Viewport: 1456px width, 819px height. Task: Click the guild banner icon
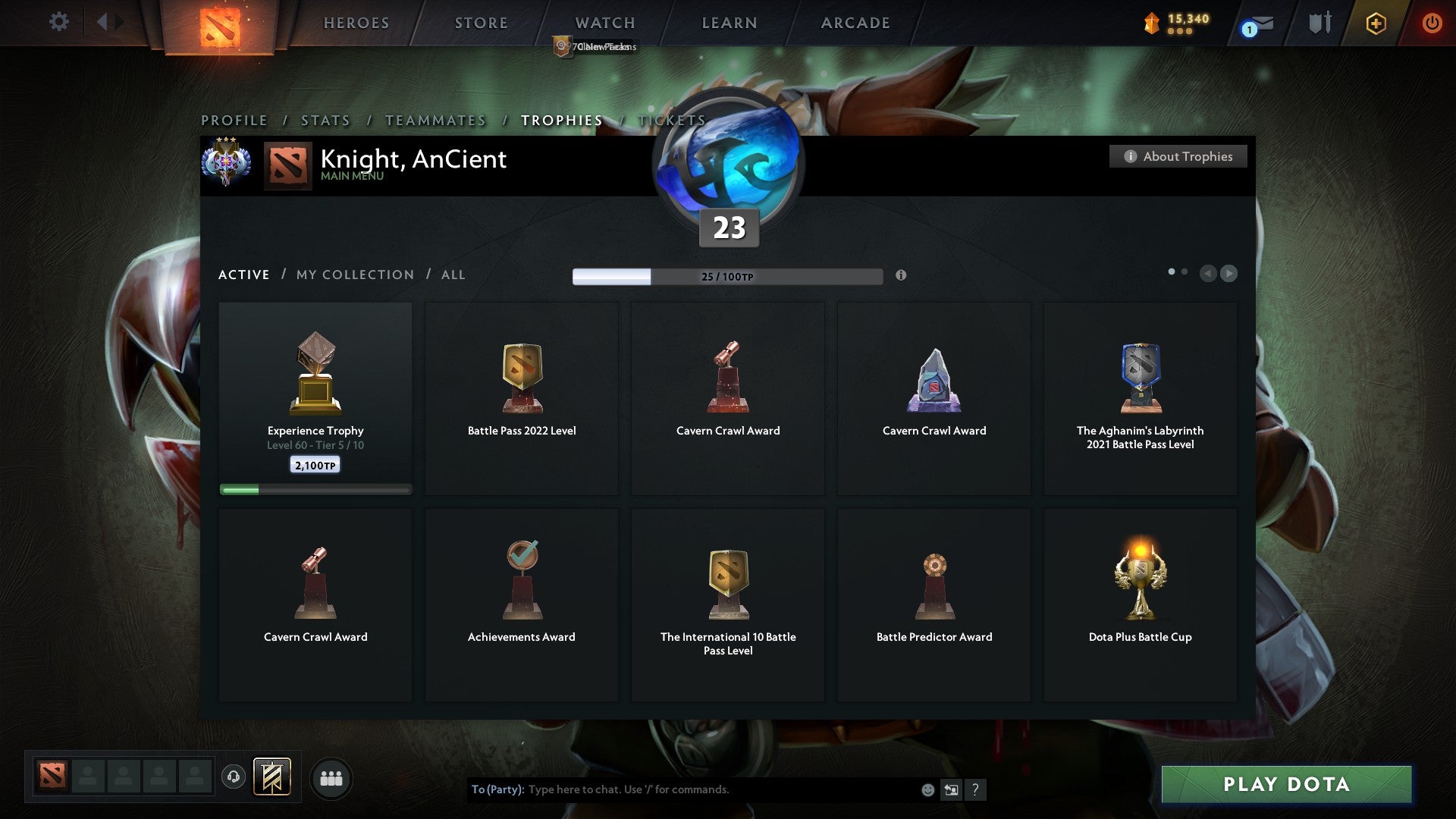point(272,776)
